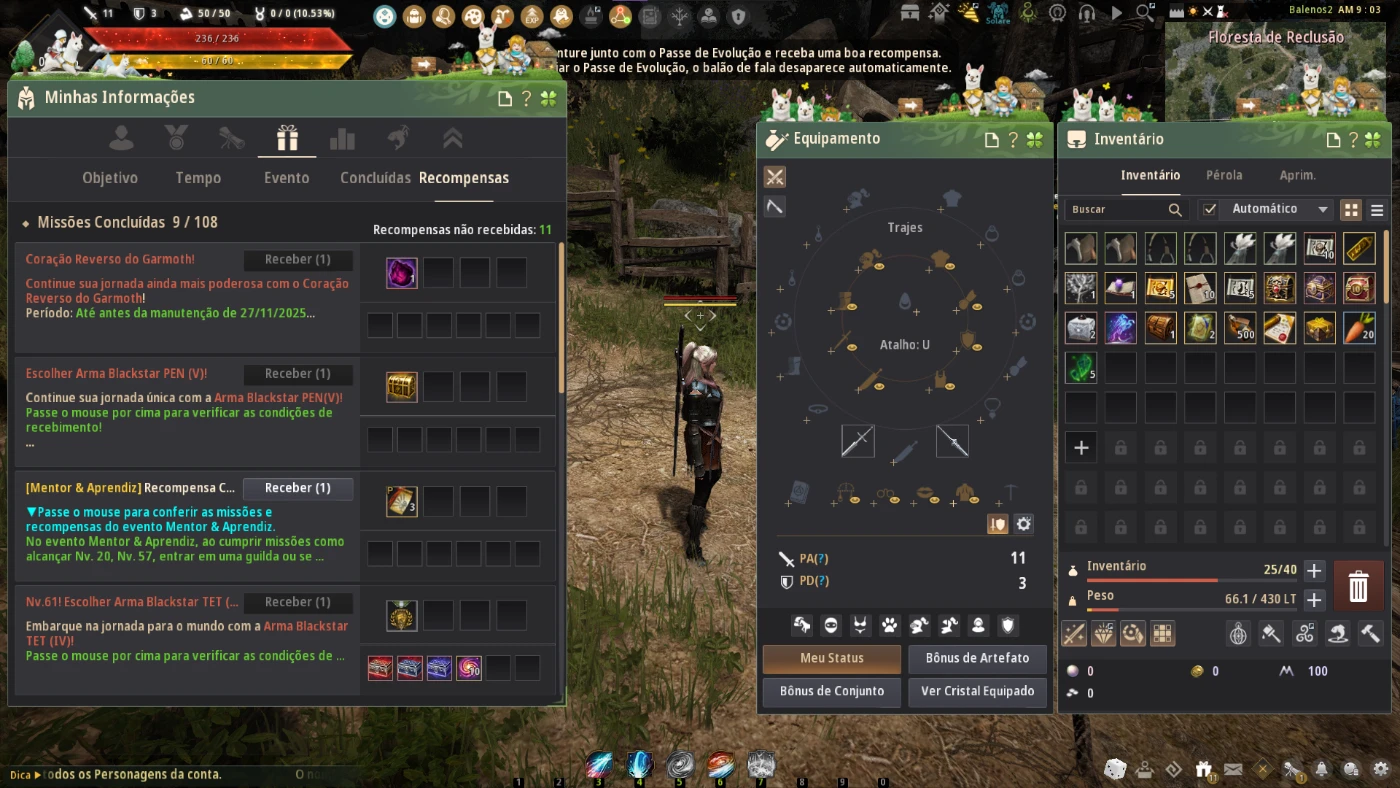Open the Tempo quest tab
Image resolution: width=1400 pixels, height=788 pixels.
point(198,178)
